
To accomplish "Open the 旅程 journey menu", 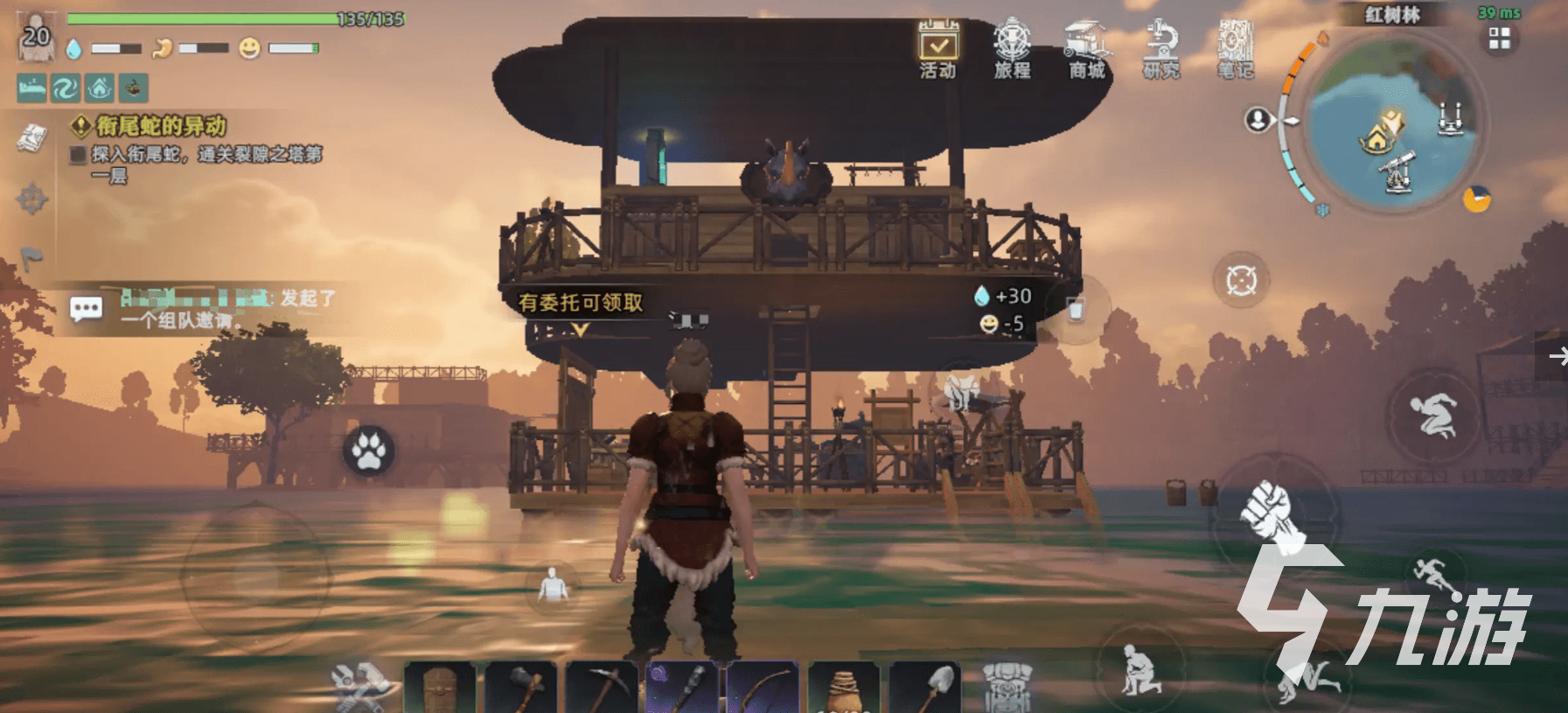I will [1012, 48].
